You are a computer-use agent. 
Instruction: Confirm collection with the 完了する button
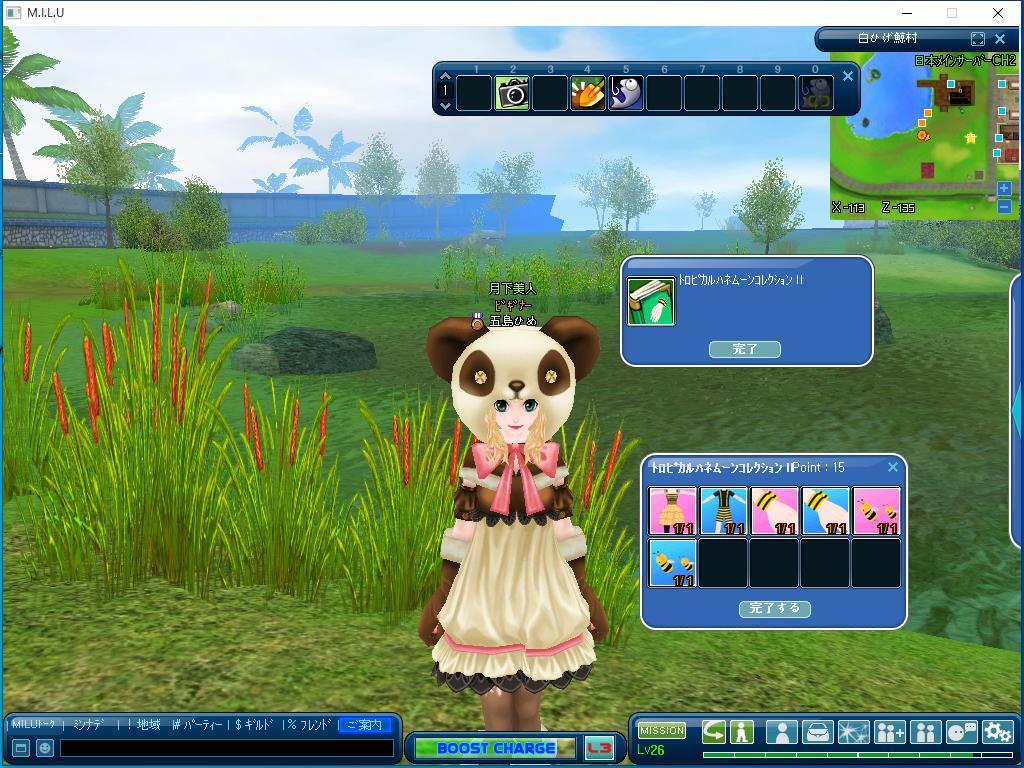[774, 608]
